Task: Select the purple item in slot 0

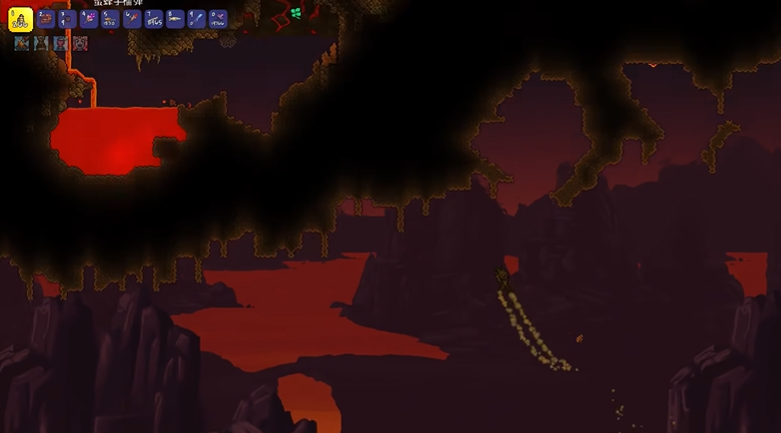Action: click(218, 19)
